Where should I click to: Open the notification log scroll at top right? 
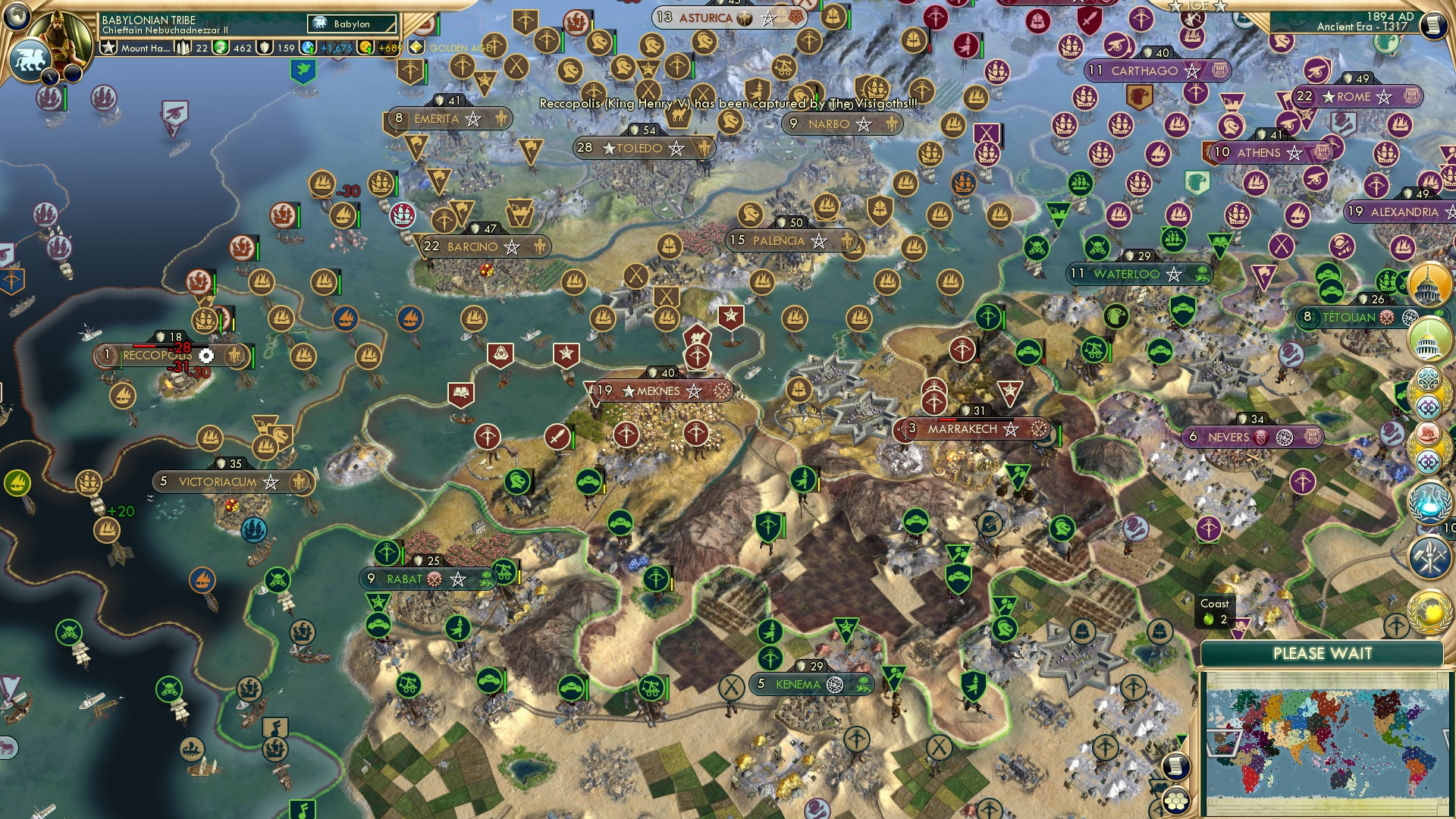pyautogui.click(x=1432, y=24)
